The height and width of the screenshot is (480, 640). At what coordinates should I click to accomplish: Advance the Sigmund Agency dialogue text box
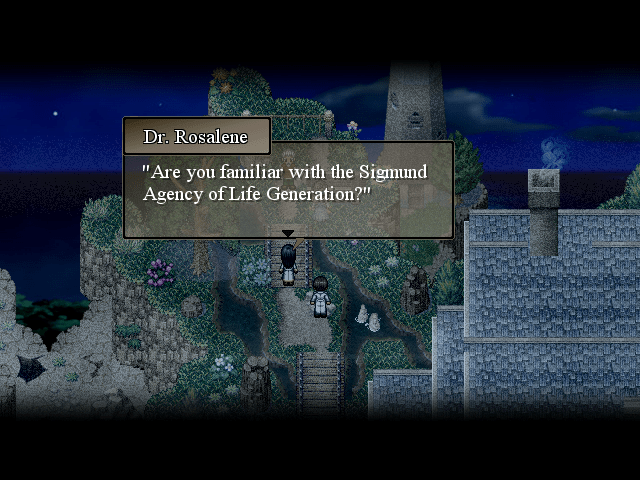(x=288, y=188)
